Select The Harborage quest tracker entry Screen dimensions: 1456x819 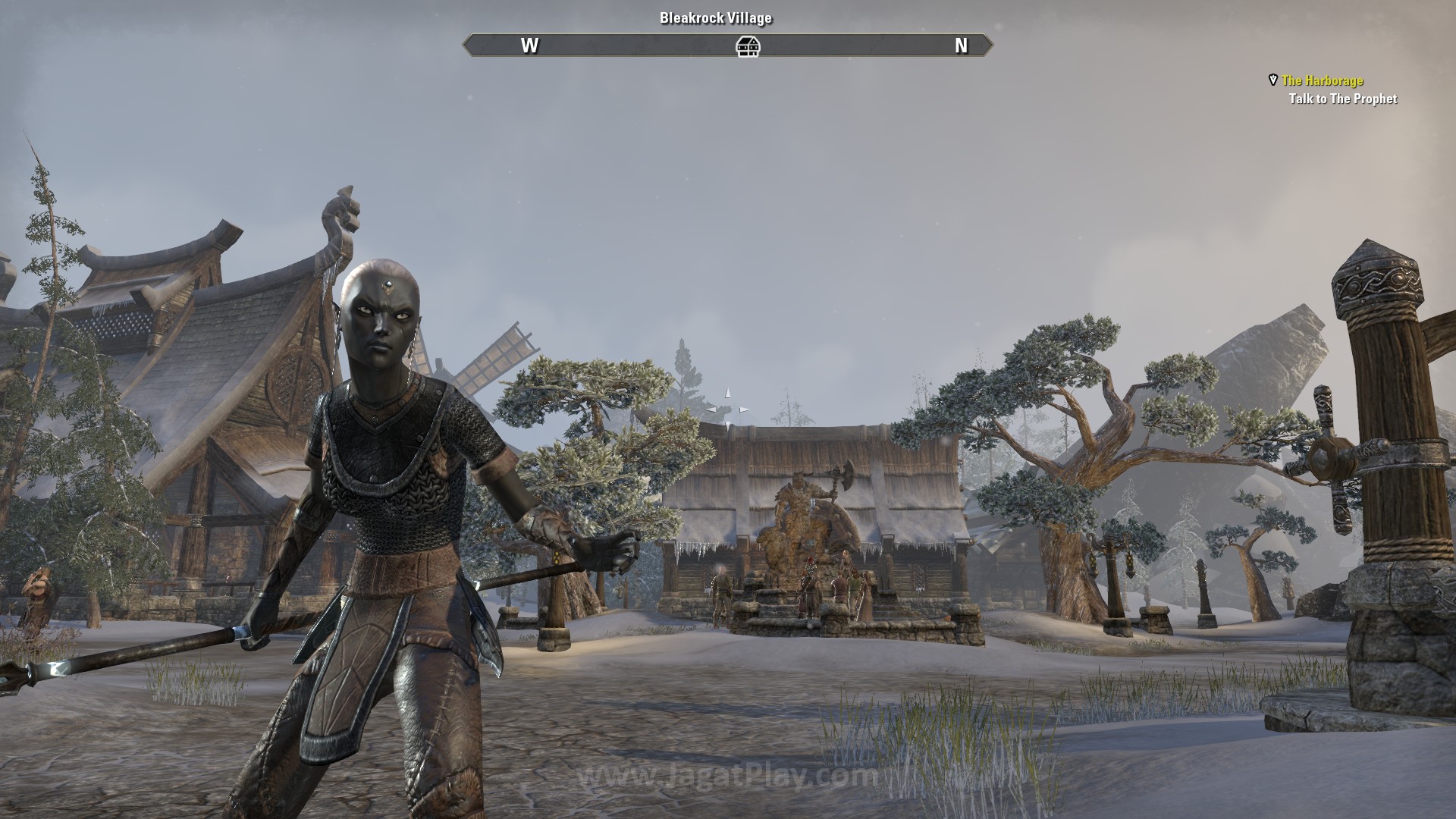tap(1322, 80)
